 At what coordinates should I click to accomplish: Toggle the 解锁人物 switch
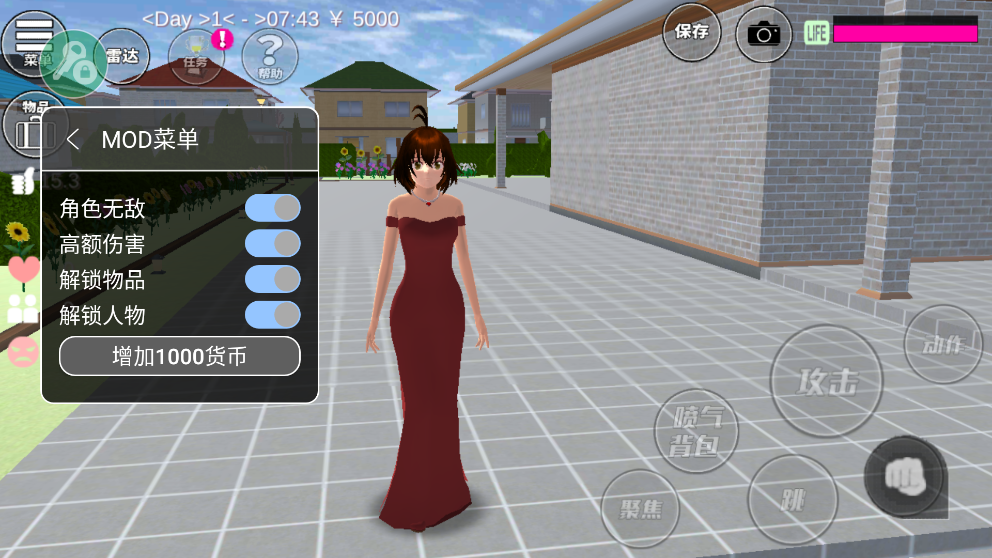coord(272,315)
